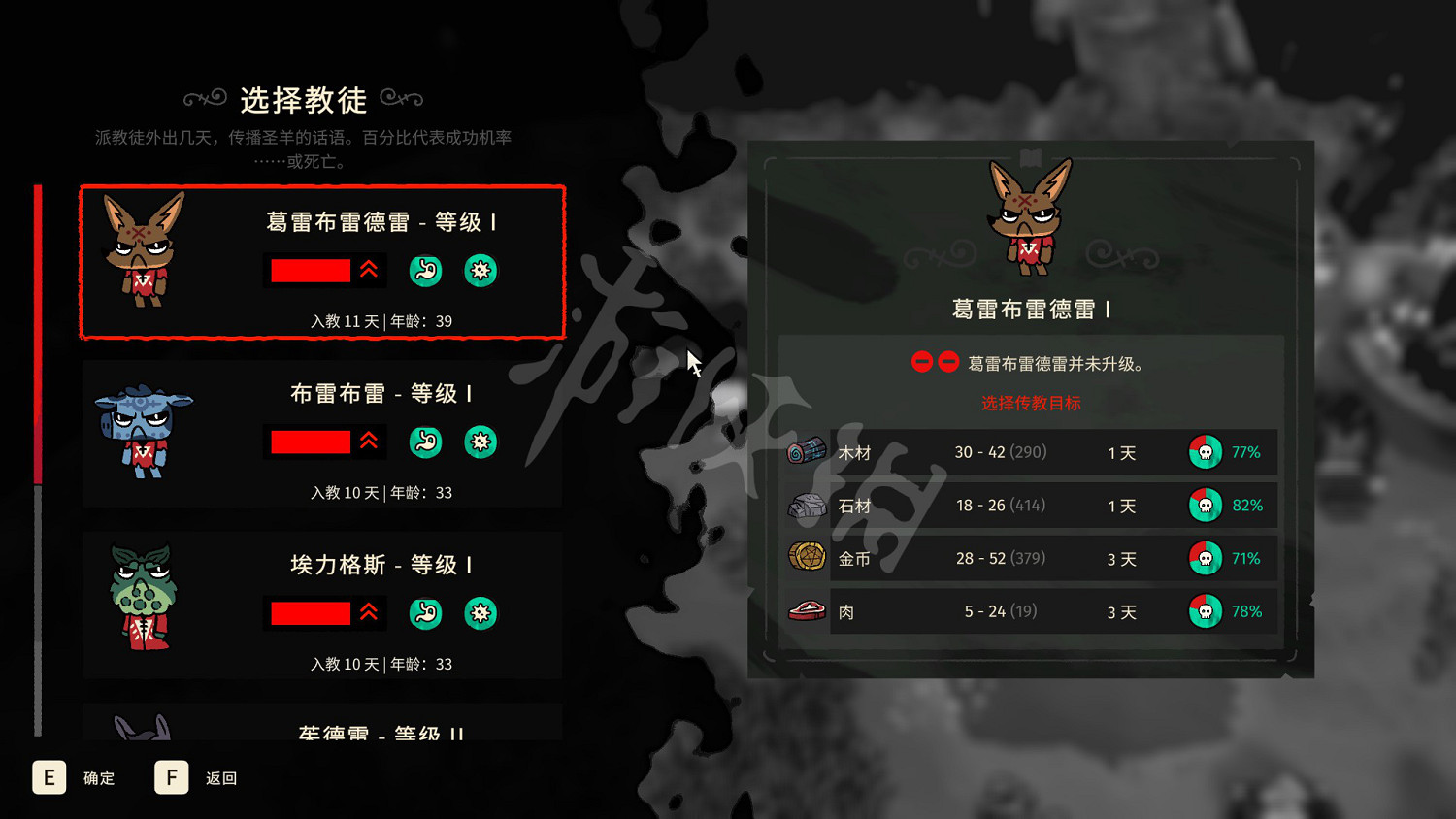1456x819 pixels.
Task: Click the stomach hunger icon for 葛雷布雷德雷
Action: point(425,271)
